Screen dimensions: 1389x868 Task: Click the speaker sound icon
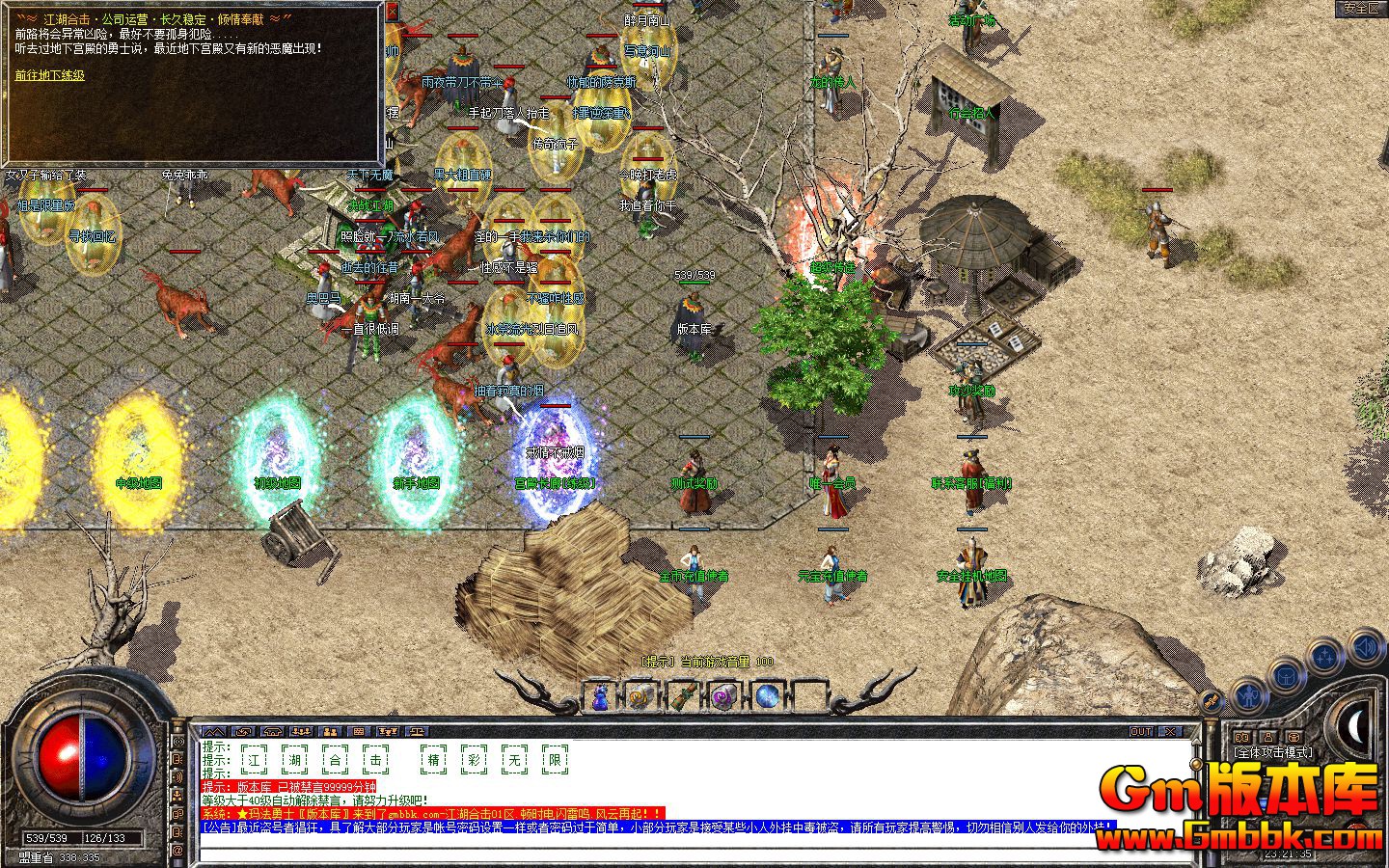point(1364,646)
